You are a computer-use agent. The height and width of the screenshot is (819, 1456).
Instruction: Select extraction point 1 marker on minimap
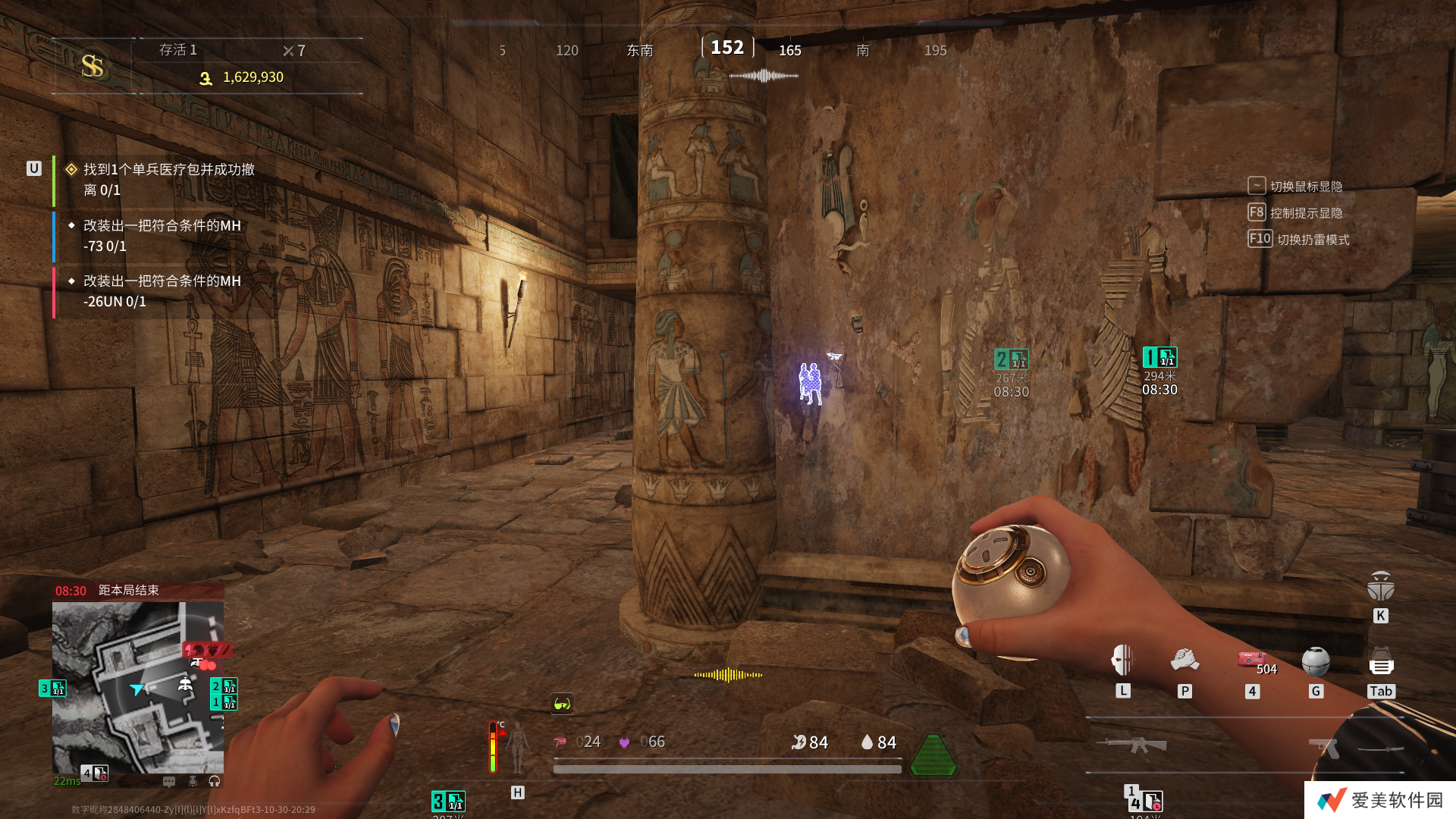224,703
